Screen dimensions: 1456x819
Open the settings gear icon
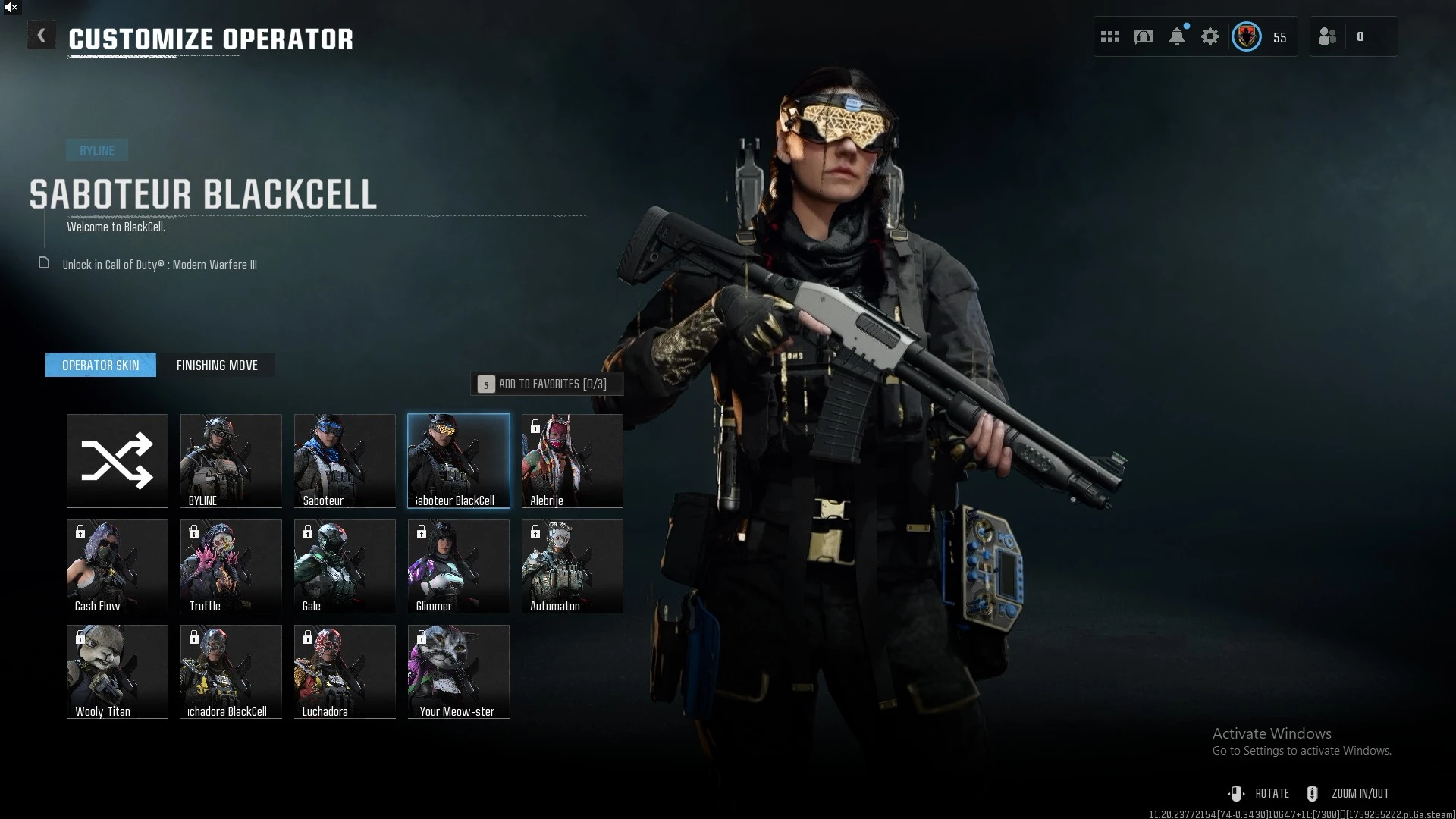(x=1210, y=36)
